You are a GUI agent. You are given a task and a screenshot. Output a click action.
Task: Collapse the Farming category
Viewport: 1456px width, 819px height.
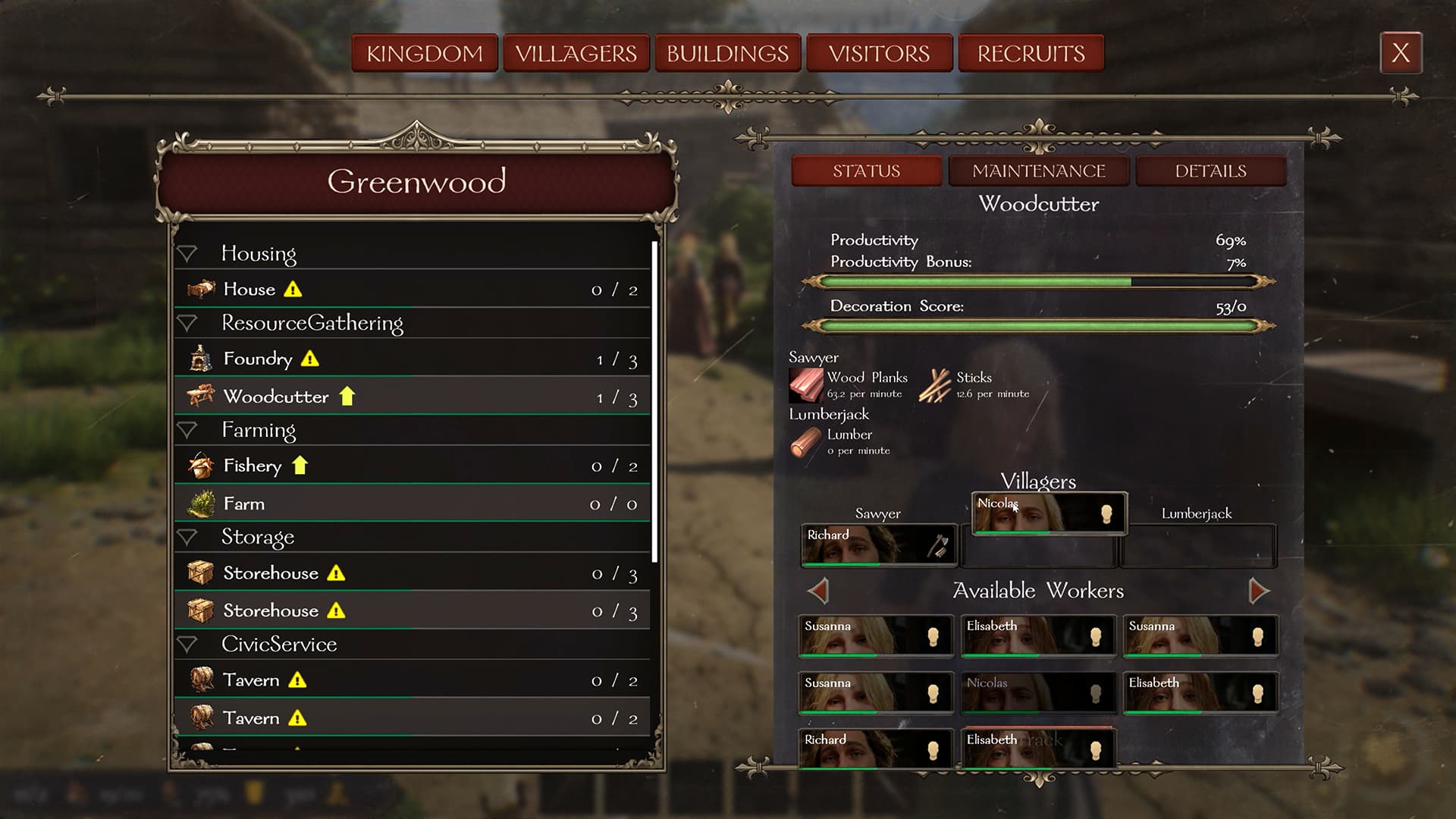pyautogui.click(x=187, y=431)
